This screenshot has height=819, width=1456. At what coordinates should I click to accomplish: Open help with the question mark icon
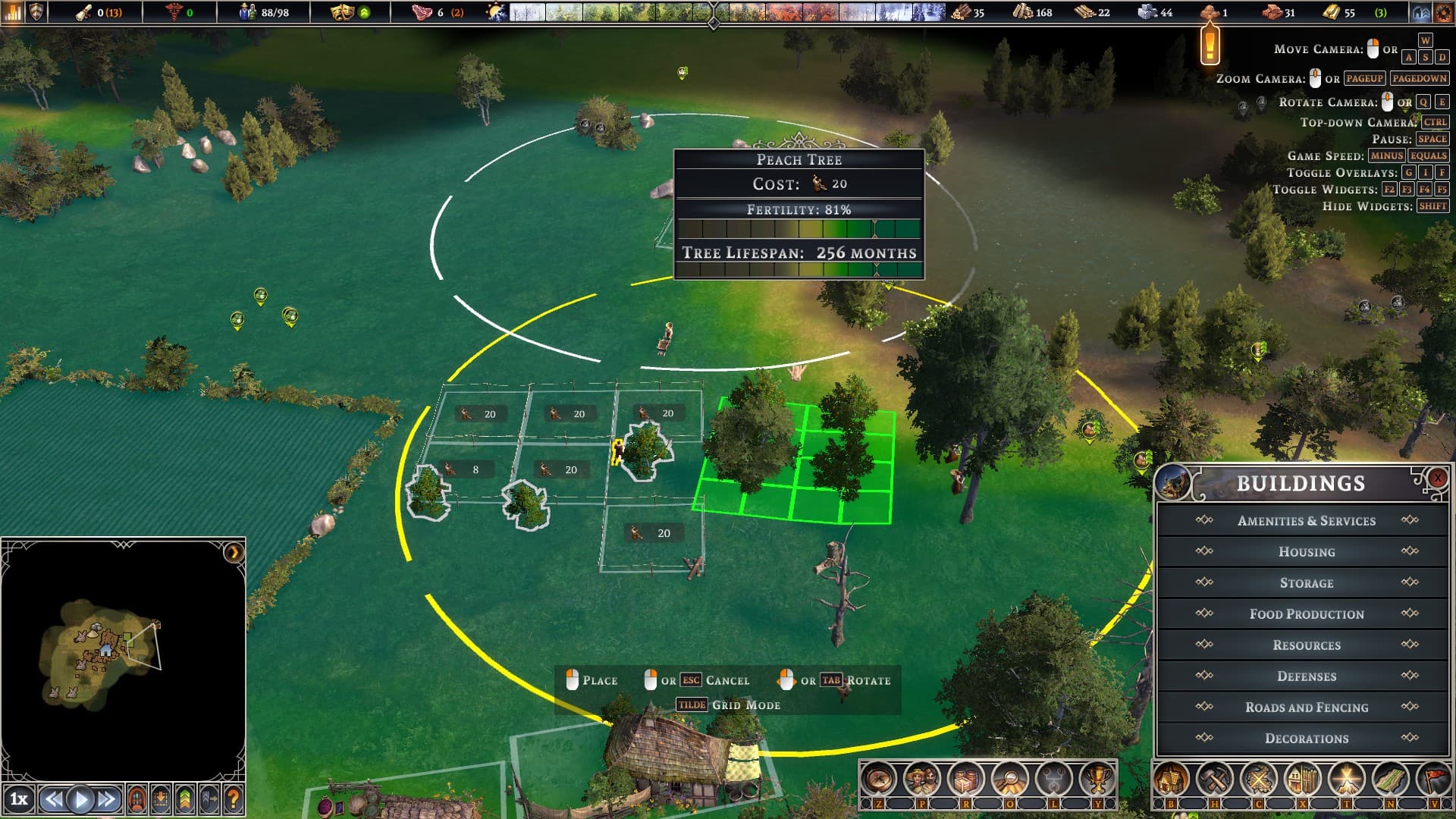click(234, 799)
